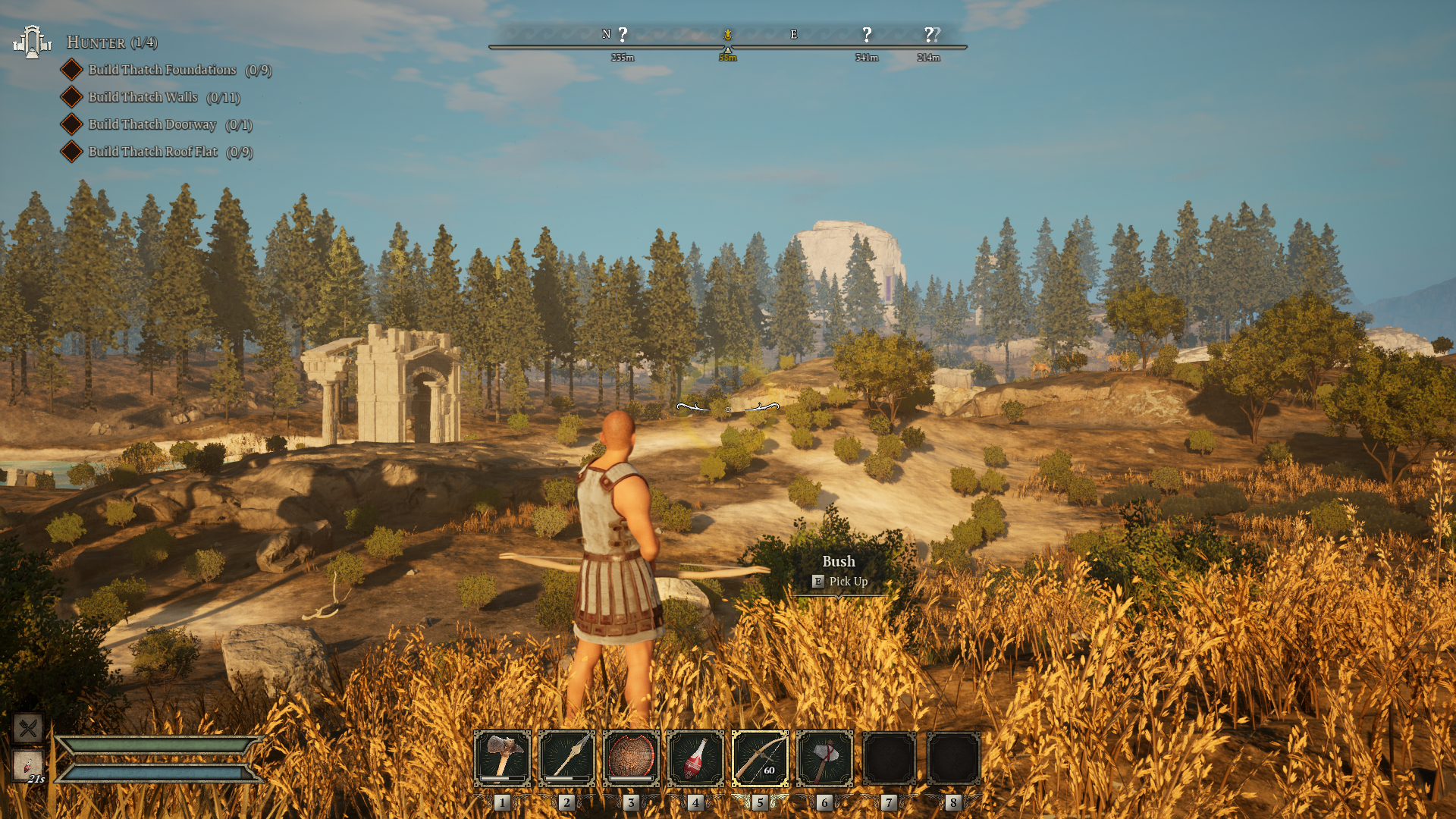Choose the red-wrapped stone hatchet slot
Image resolution: width=1456 pixels, height=819 pixels.
click(x=824, y=758)
